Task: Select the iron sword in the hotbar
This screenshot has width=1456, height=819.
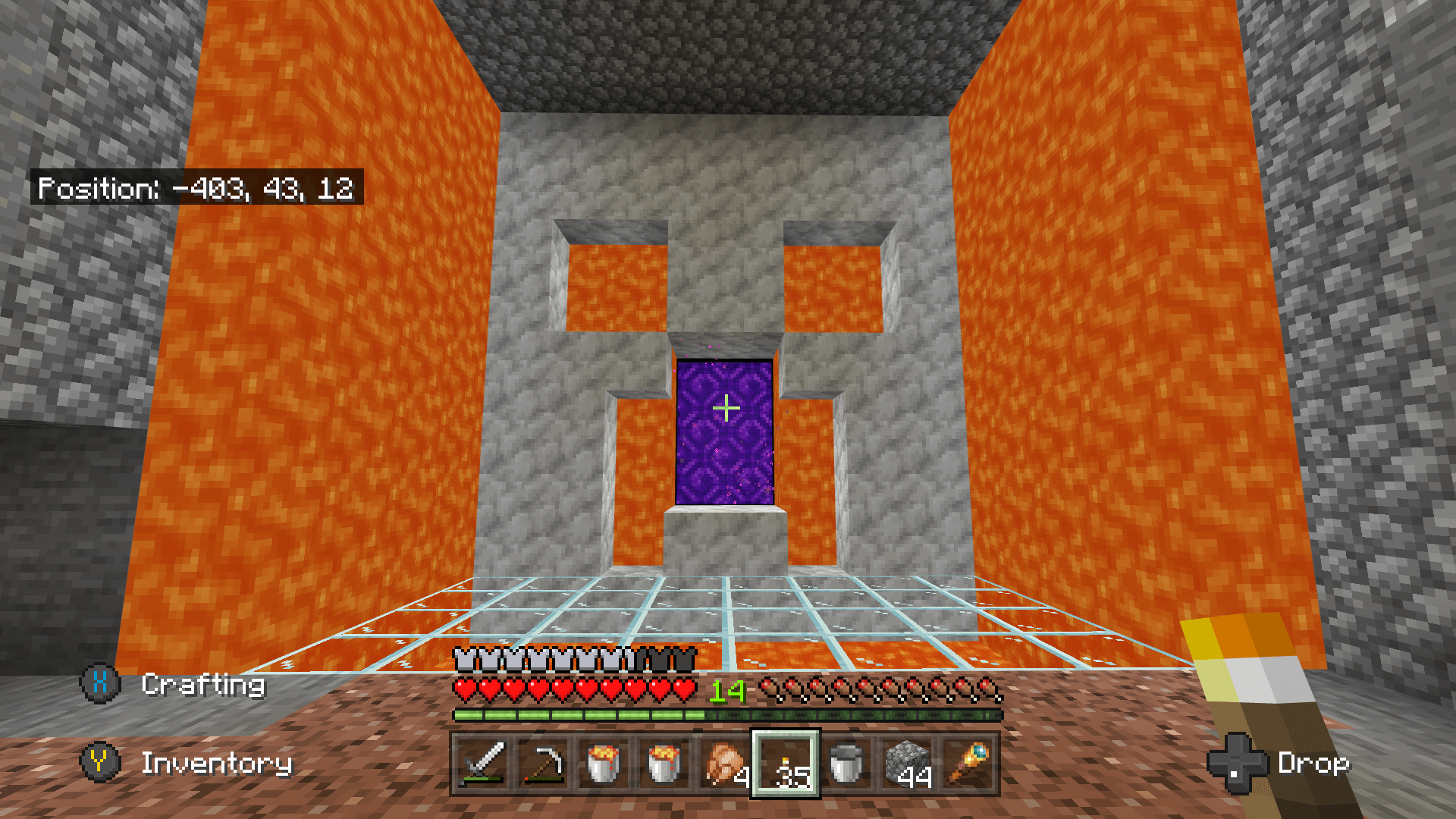Action: 484,766
